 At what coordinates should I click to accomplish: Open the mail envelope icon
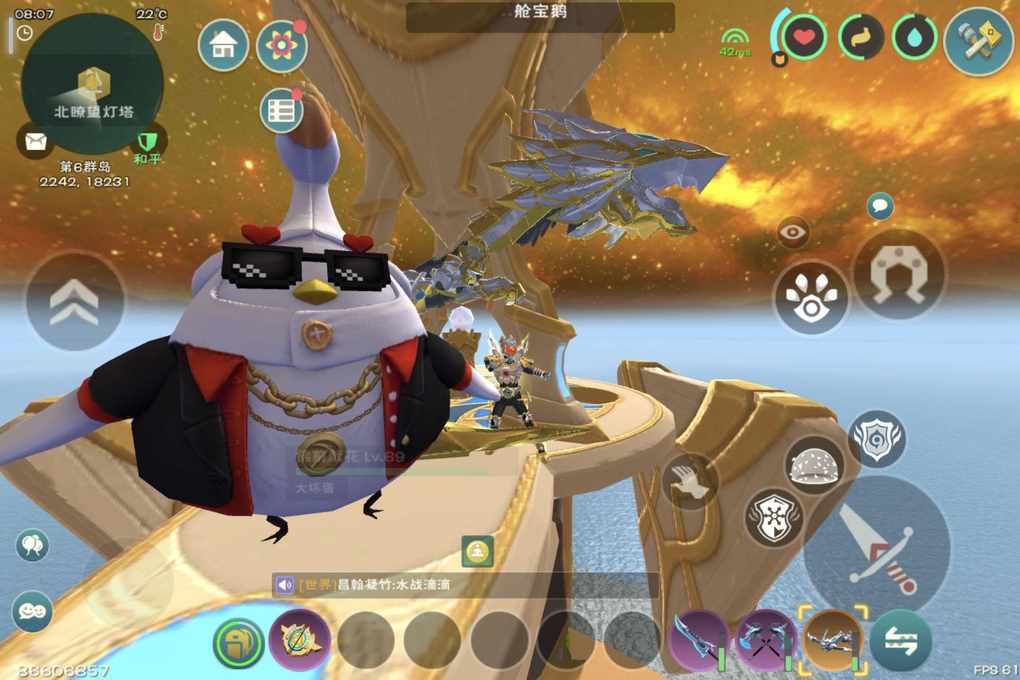point(35,141)
